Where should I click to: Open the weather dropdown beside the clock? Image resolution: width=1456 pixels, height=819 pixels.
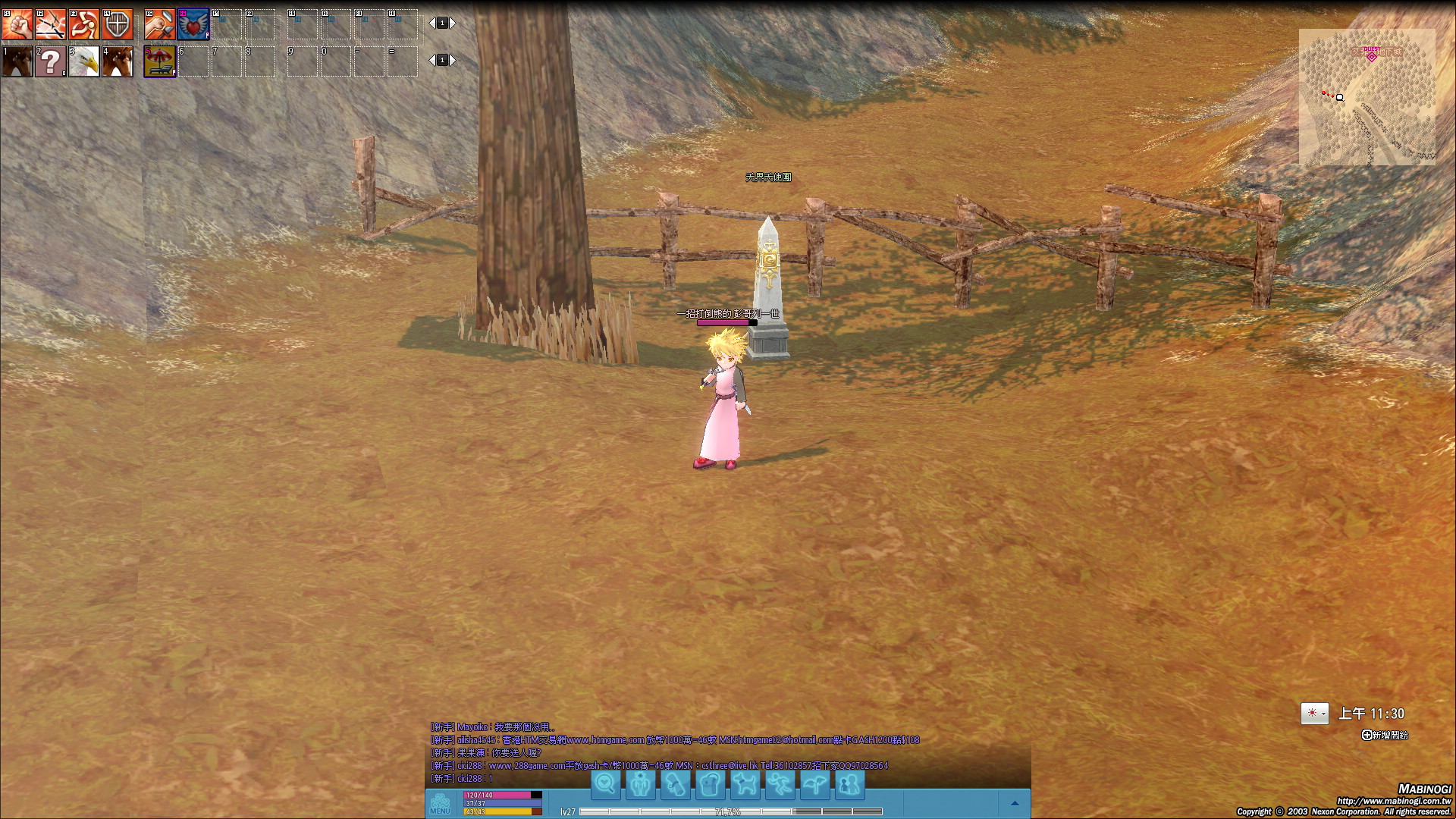coord(1324,714)
